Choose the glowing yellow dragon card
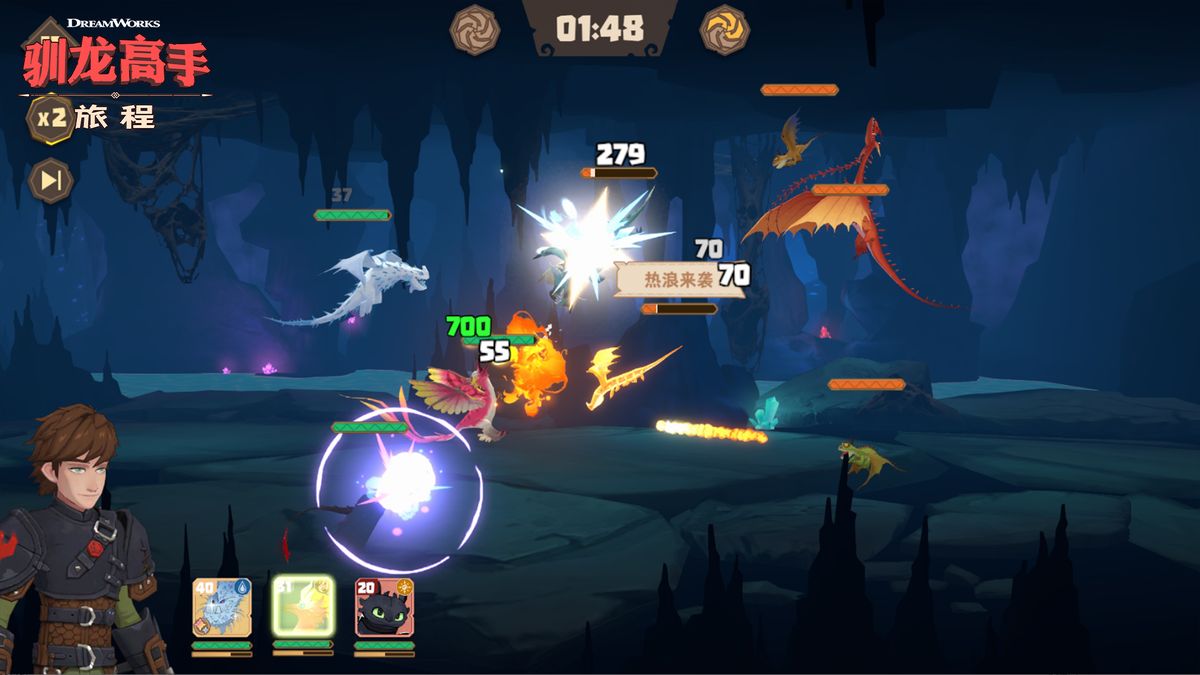This screenshot has height=675, width=1200. coord(303,607)
